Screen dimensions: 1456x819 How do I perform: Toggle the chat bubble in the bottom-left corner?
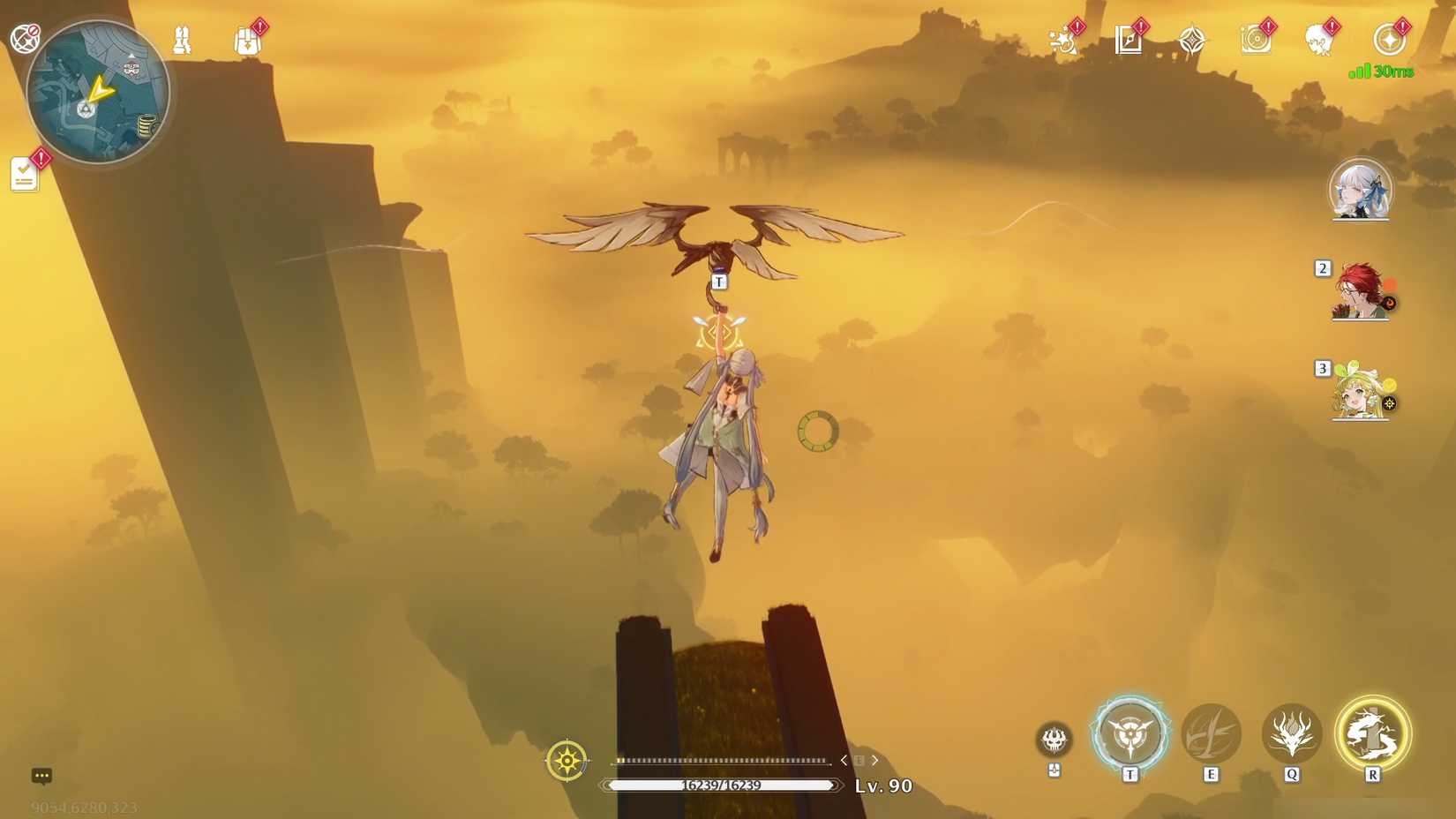(41, 775)
